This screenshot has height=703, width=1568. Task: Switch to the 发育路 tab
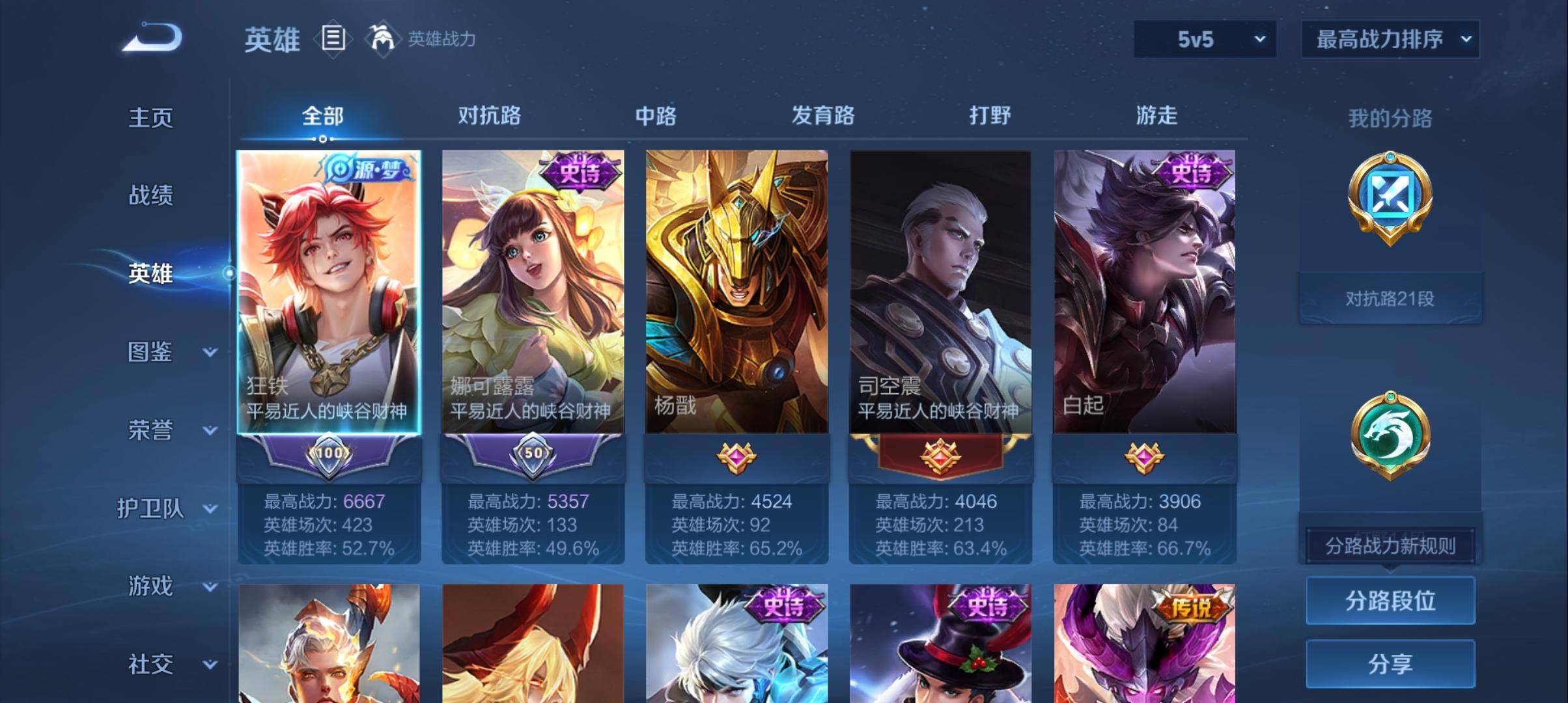823,116
